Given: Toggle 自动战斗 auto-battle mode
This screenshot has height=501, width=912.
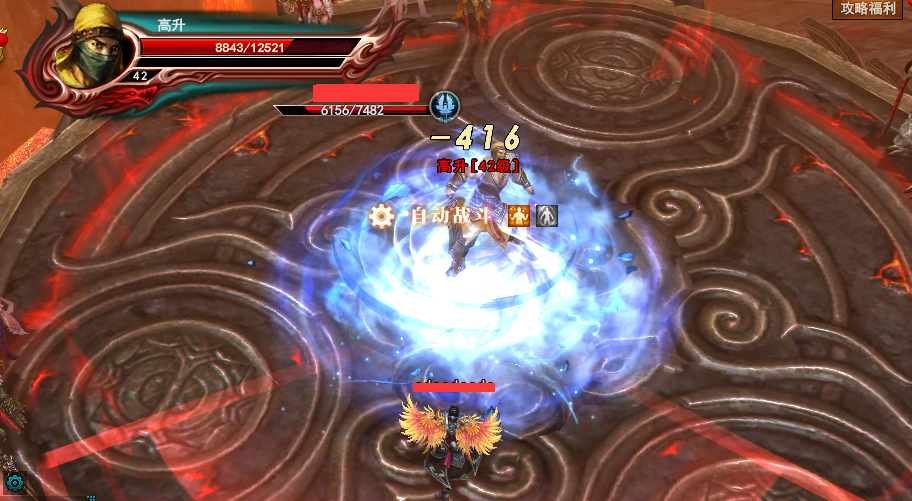Looking at the screenshot, I should tap(453, 215).
